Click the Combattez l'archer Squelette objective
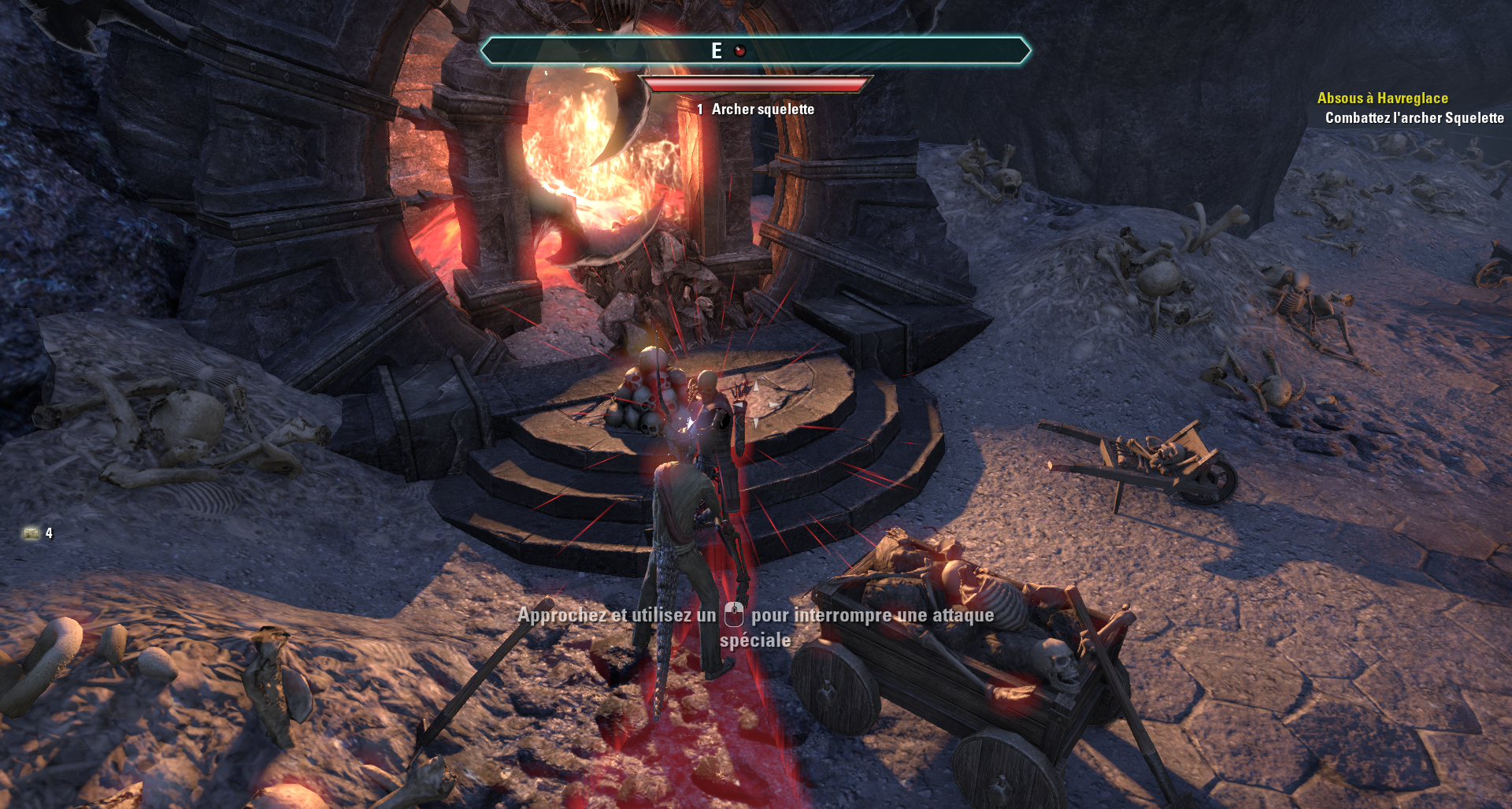This screenshot has height=809, width=1512. (1414, 118)
